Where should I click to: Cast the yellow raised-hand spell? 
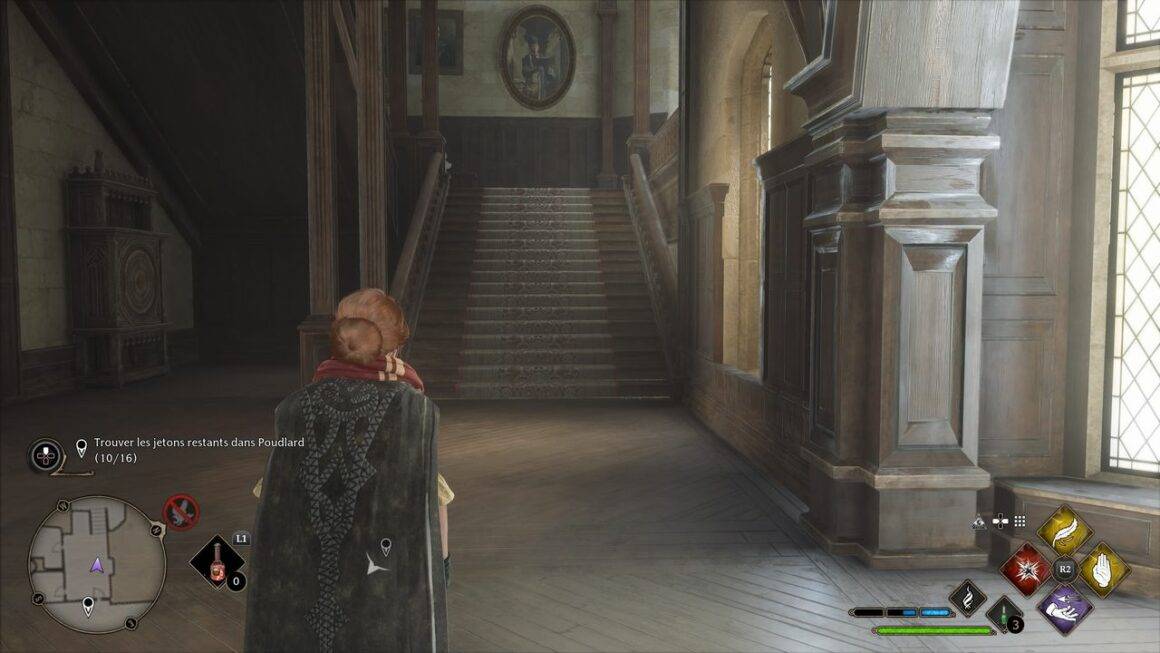(x=1103, y=569)
